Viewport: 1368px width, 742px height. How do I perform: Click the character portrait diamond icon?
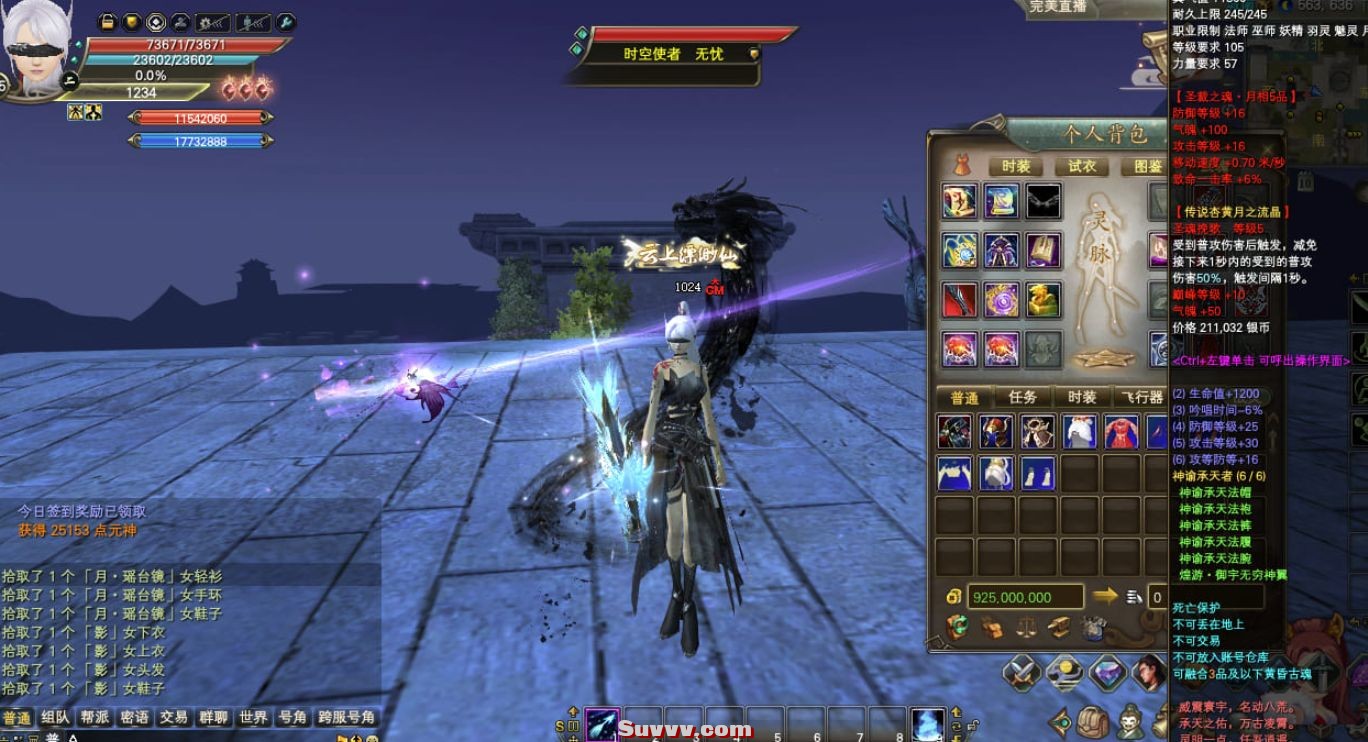tap(1148, 671)
